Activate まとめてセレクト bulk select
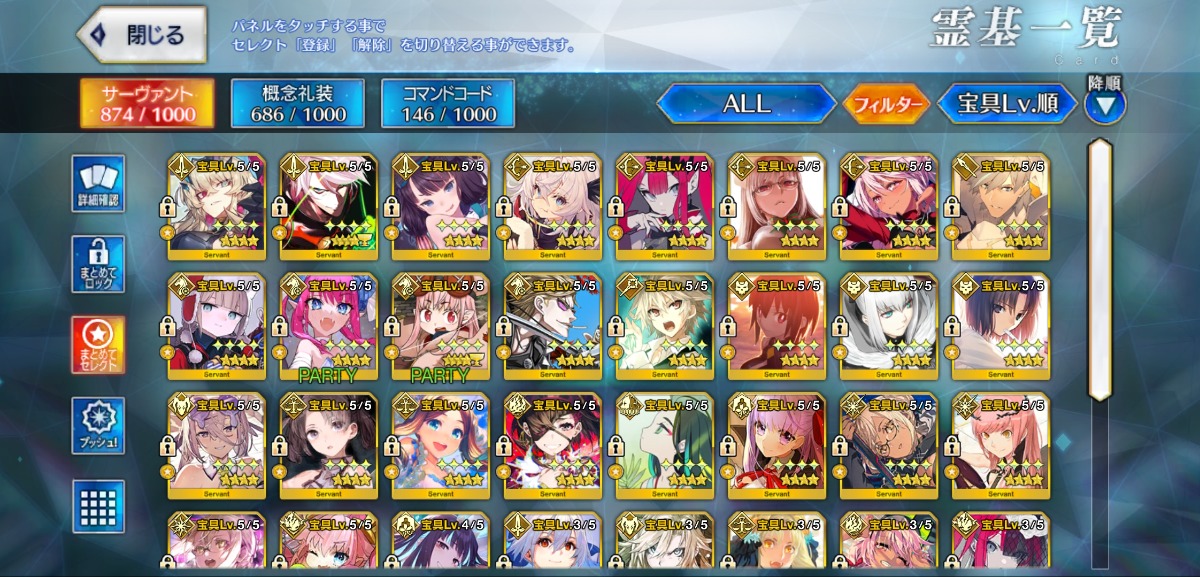The width and height of the screenshot is (1200, 577). pyautogui.click(x=98, y=345)
